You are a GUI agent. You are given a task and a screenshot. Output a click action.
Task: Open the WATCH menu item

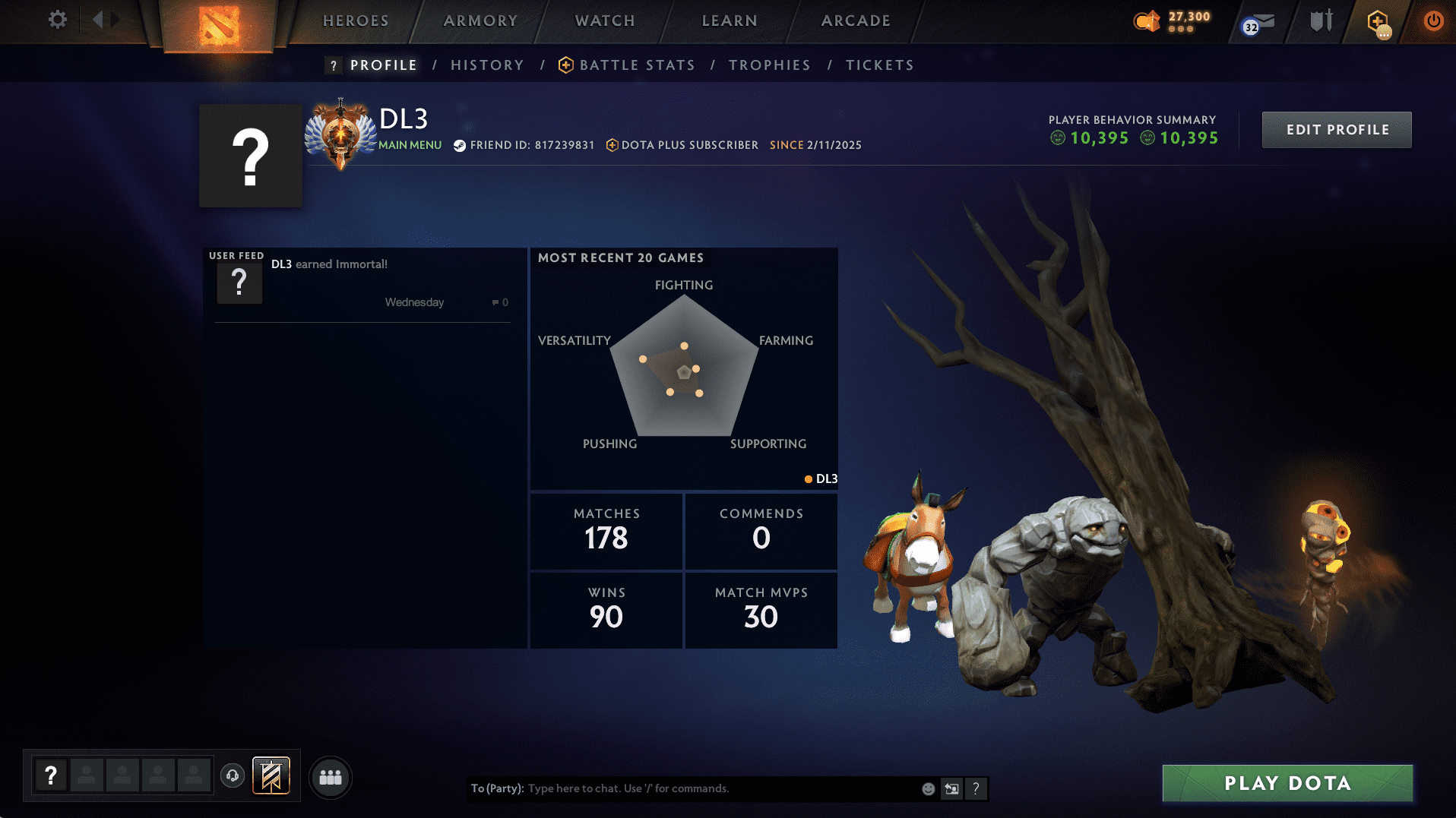[x=604, y=21]
